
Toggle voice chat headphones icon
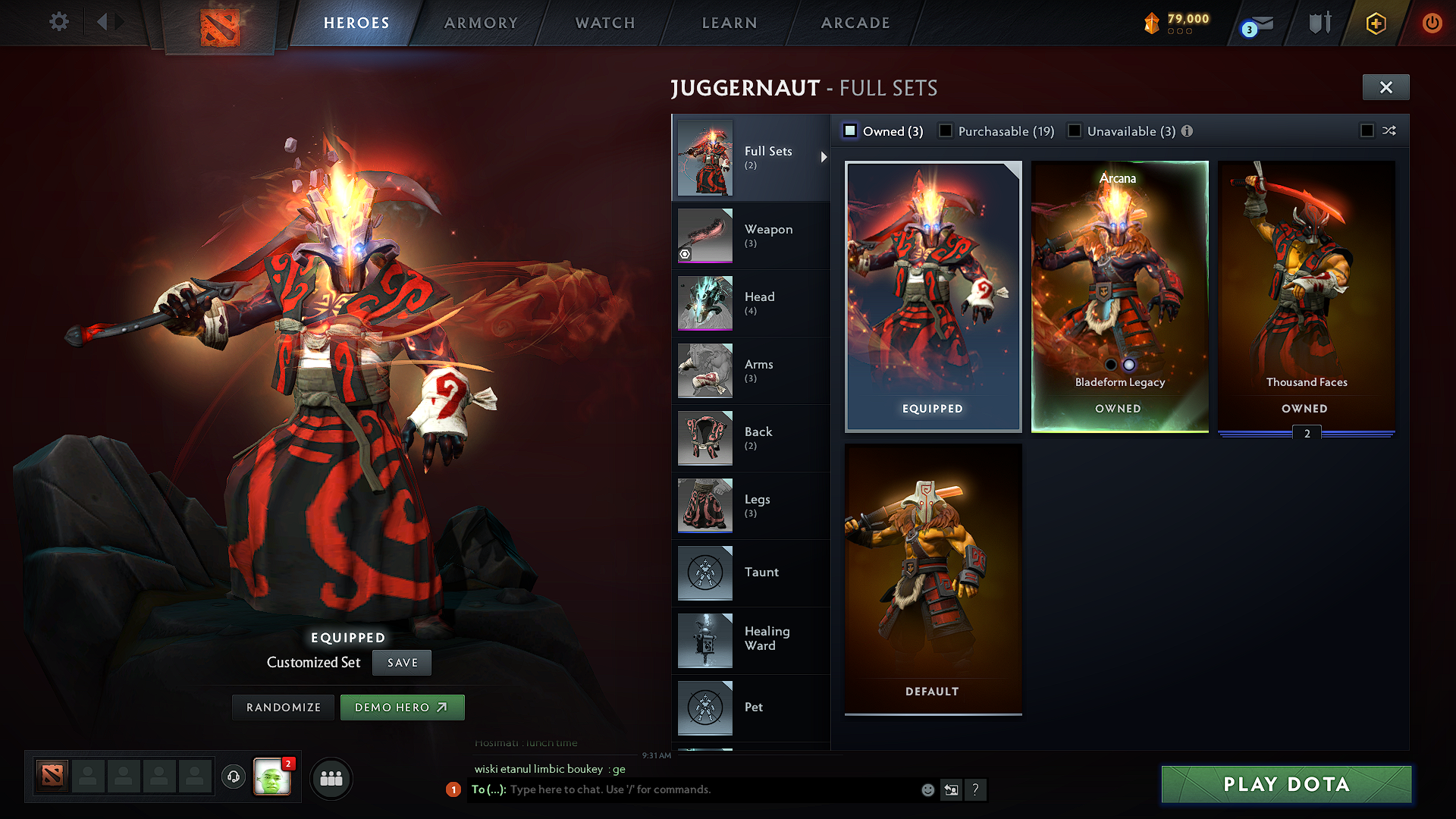coord(234,778)
